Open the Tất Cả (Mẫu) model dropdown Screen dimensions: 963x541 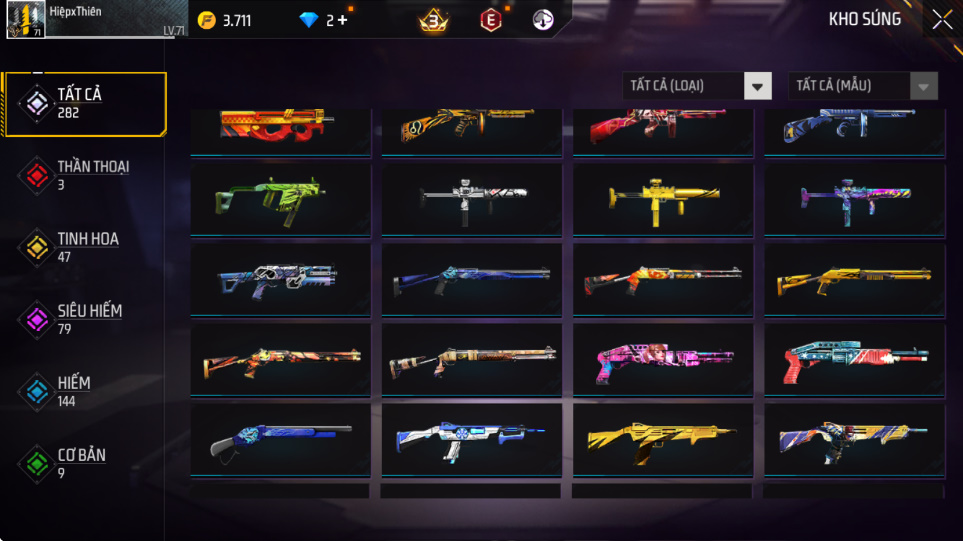863,86
